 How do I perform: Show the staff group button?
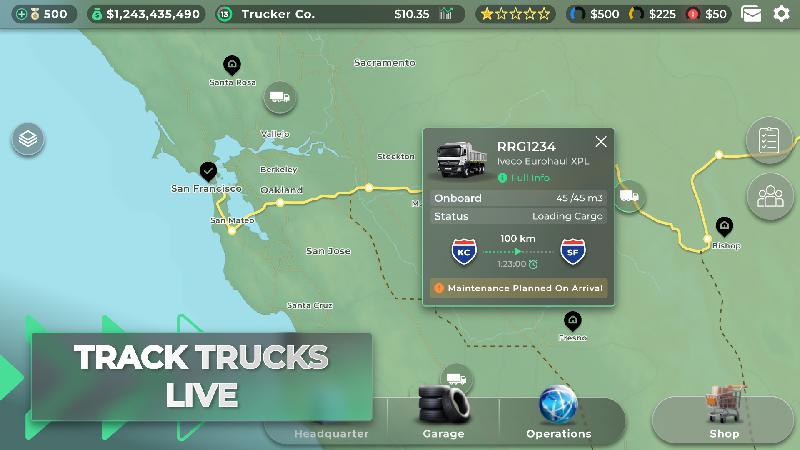coord(768,196)
